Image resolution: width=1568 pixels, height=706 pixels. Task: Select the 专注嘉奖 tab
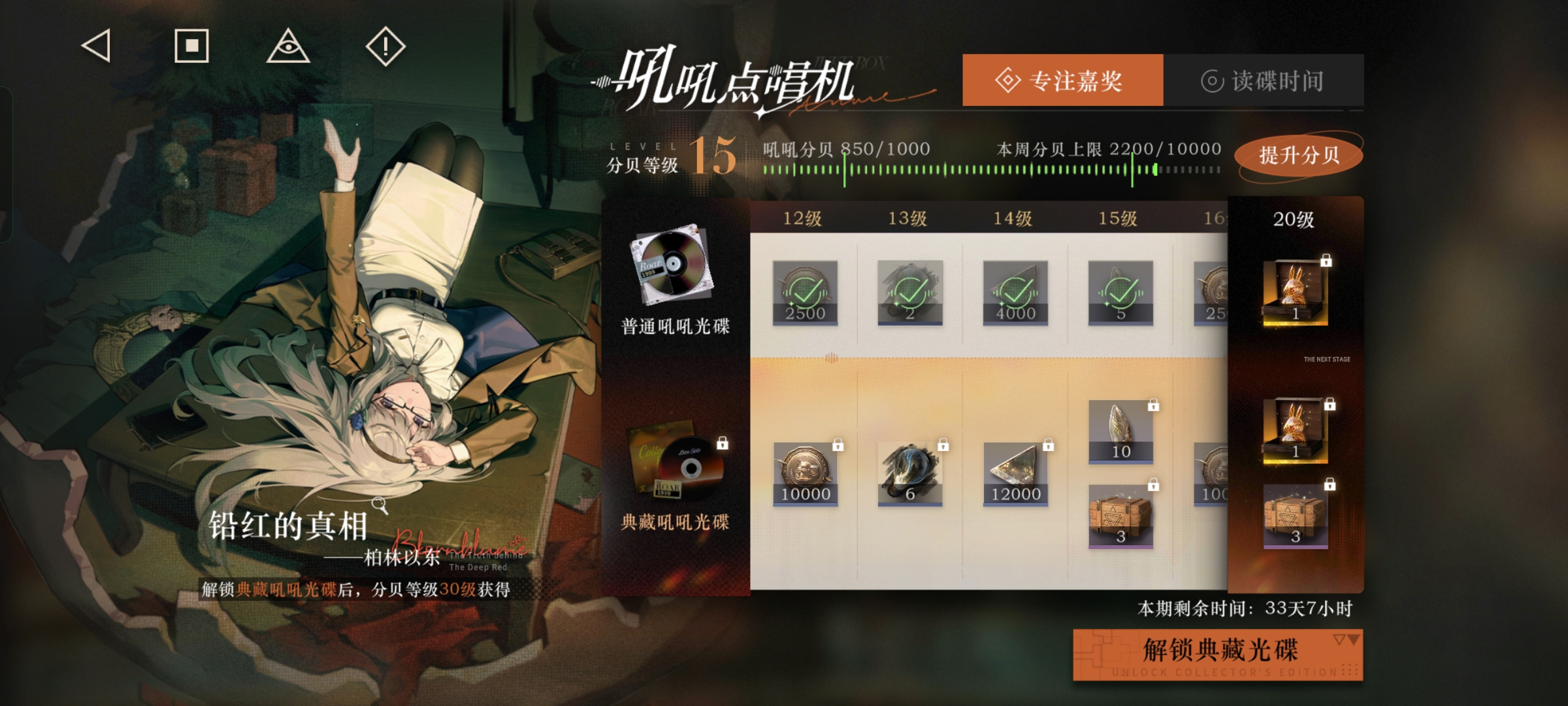(x=1061, y=80)
